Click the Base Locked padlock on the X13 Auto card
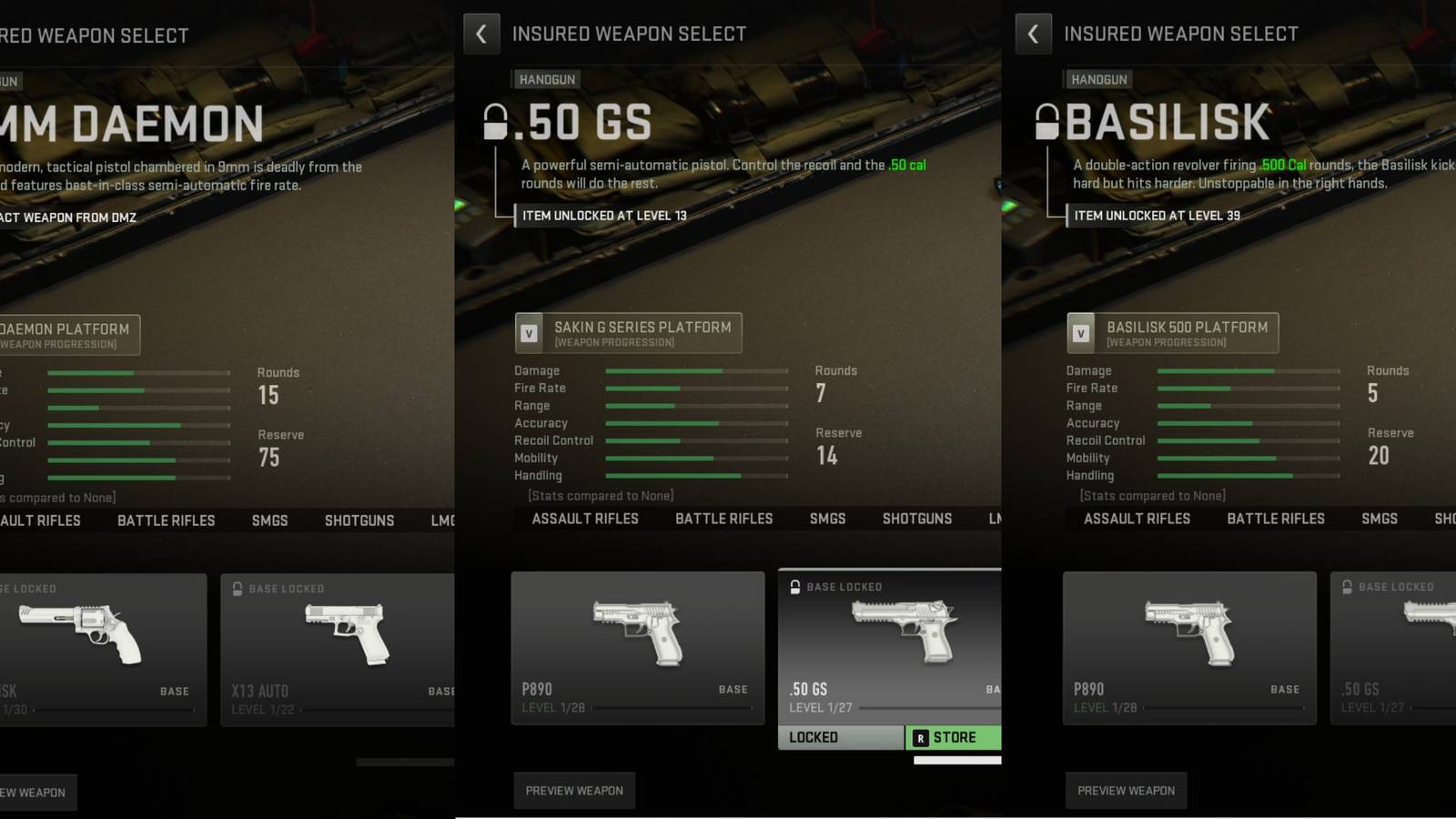 pyautogui.click(x=237, y=588)
